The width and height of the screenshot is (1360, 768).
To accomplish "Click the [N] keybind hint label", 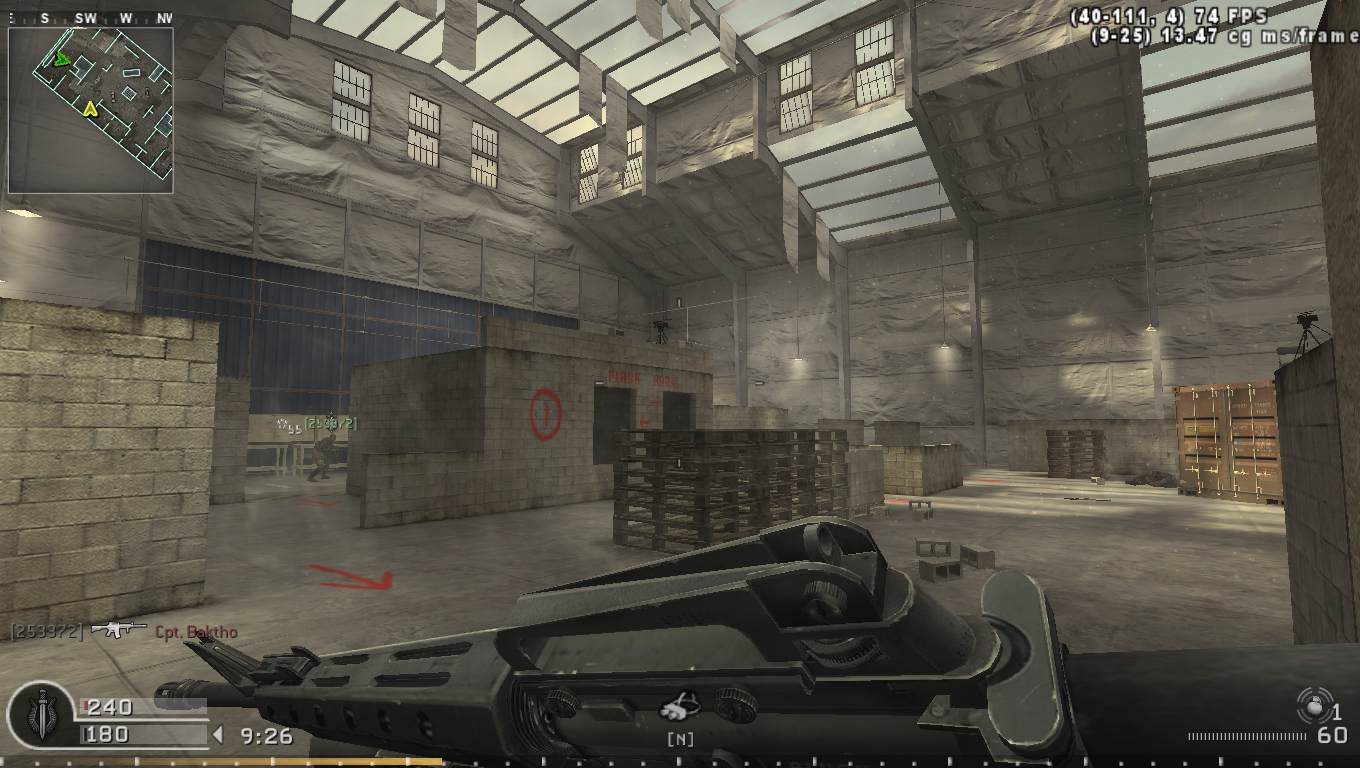I will (x=679, y=739).
